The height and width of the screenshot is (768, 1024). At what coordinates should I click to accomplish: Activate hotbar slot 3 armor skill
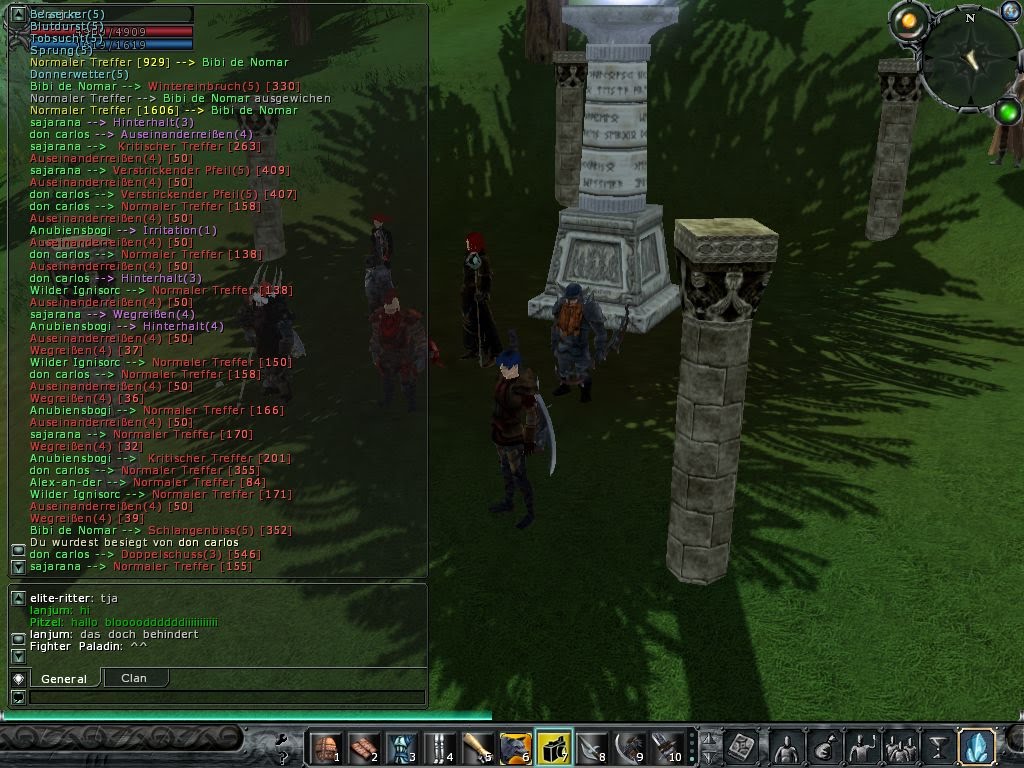(x=403, y=748)
